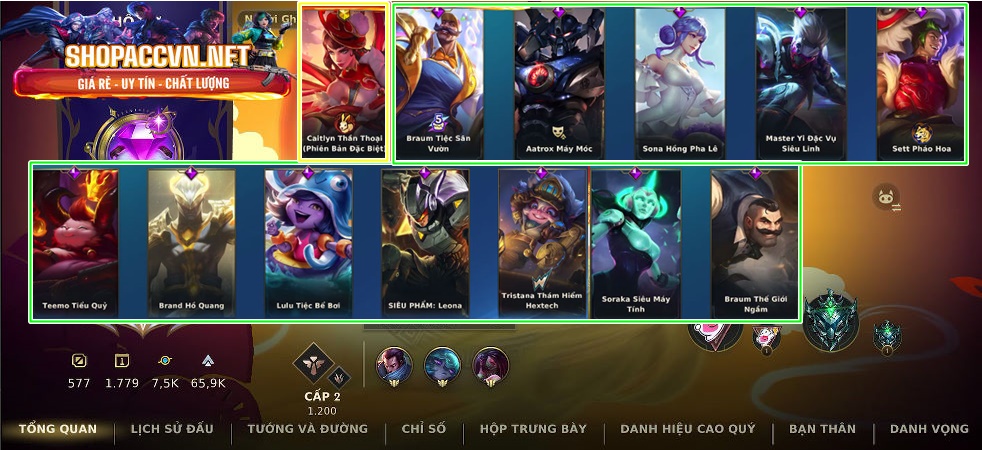Open the Lịch Sử Đấu tab

point(172,429)
